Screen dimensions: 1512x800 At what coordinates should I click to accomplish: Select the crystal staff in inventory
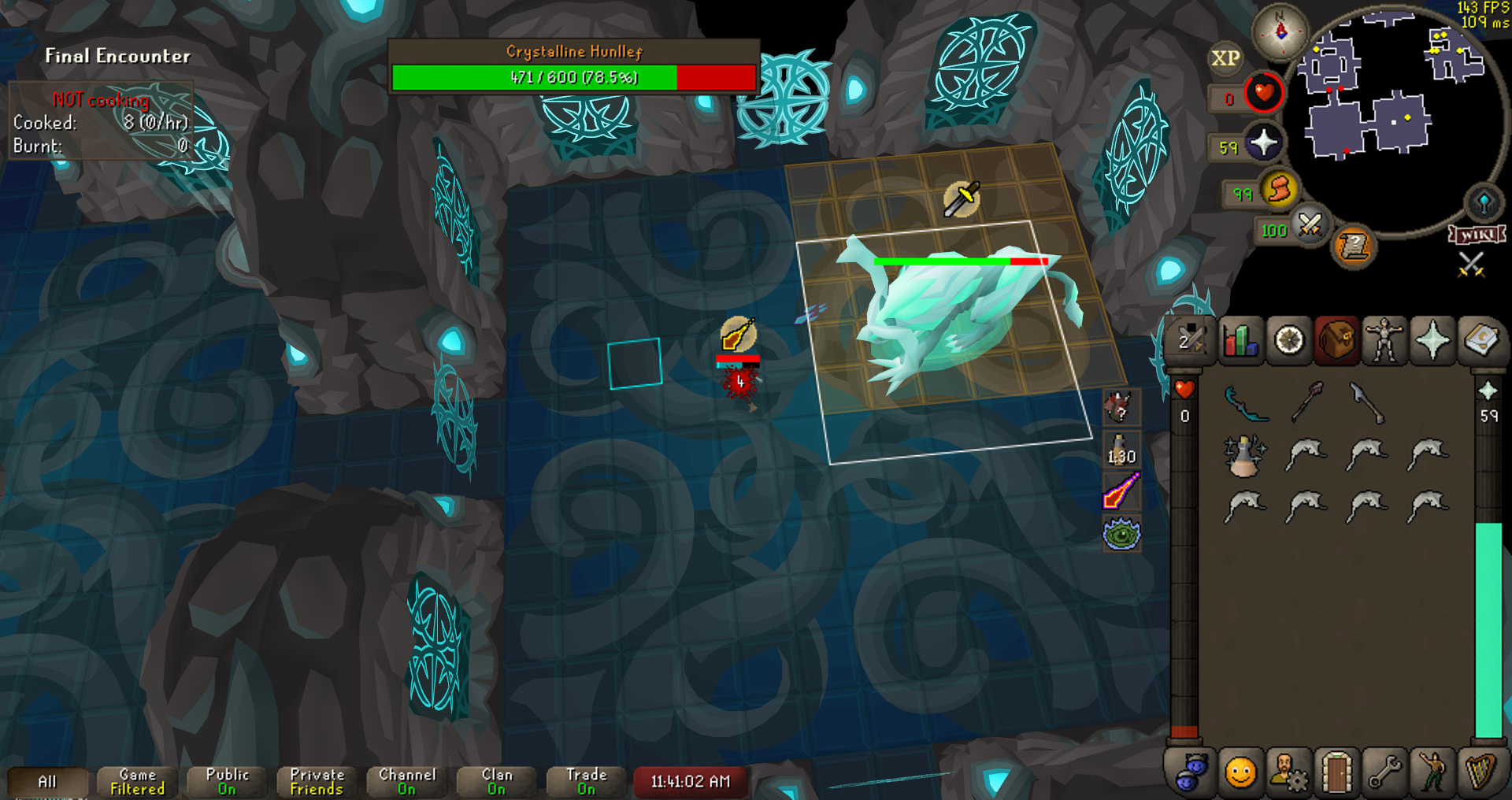pyautogui.click(x=1307, y=402)
